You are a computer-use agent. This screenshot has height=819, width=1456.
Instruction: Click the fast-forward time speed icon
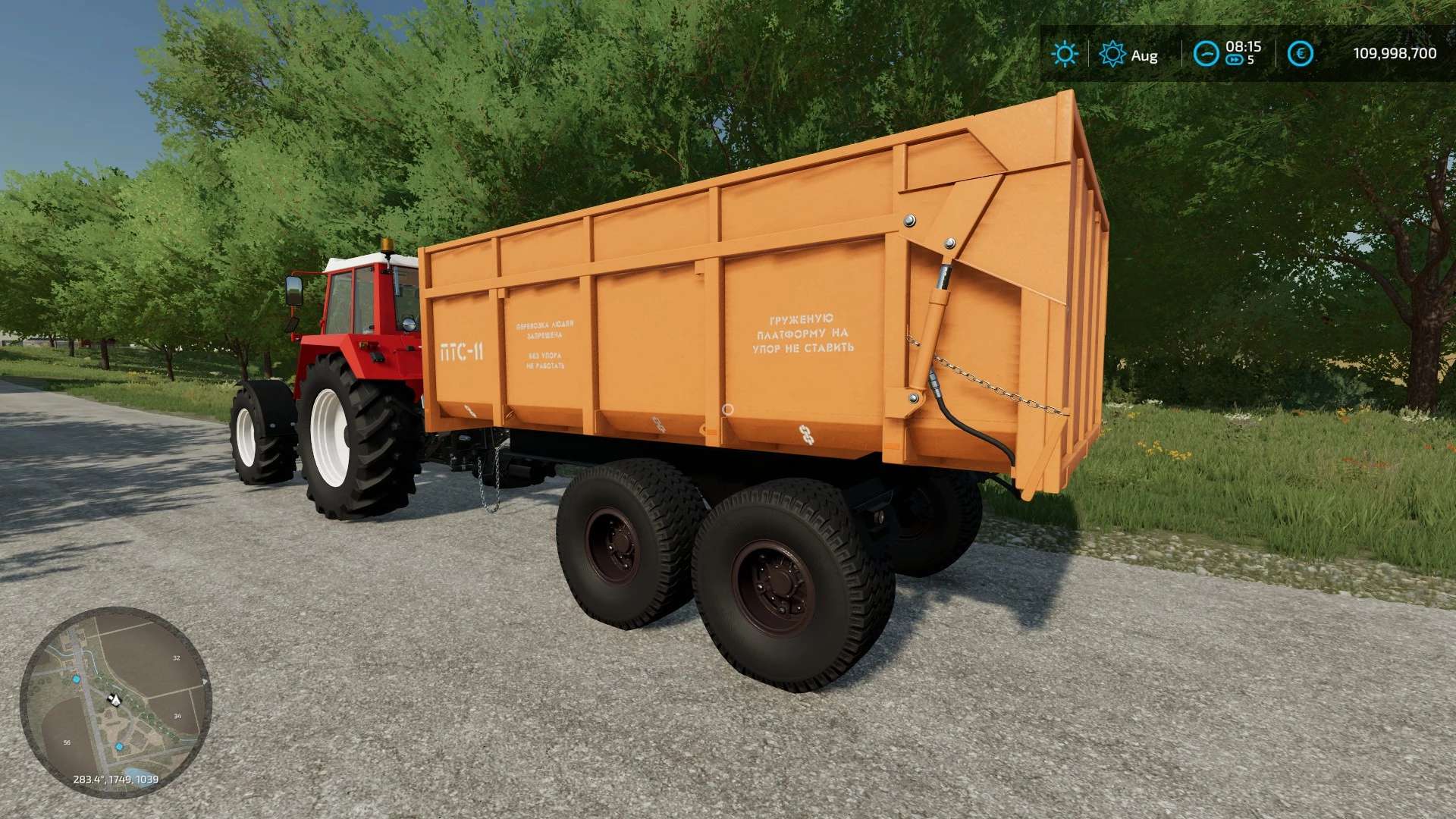coord(1235,61)
